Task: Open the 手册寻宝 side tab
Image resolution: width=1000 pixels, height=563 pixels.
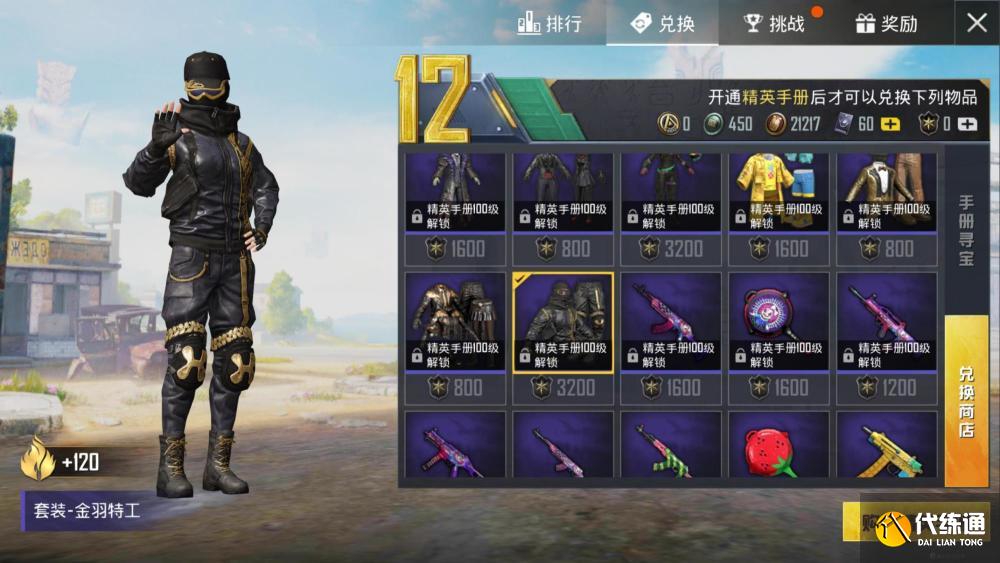Action: tap(966, 228)
